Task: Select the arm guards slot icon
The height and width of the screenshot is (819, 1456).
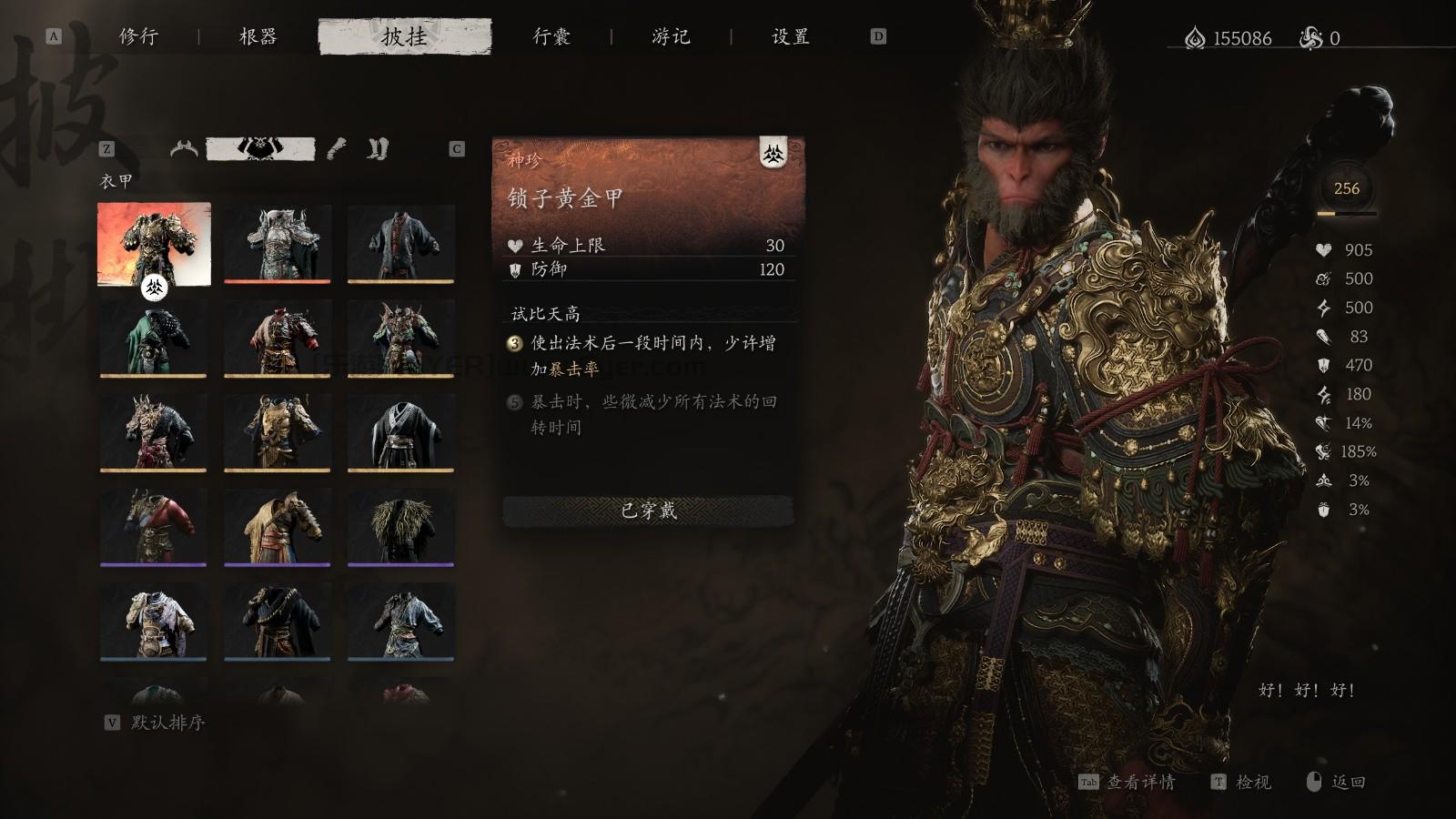Action: tap(335, 148)
